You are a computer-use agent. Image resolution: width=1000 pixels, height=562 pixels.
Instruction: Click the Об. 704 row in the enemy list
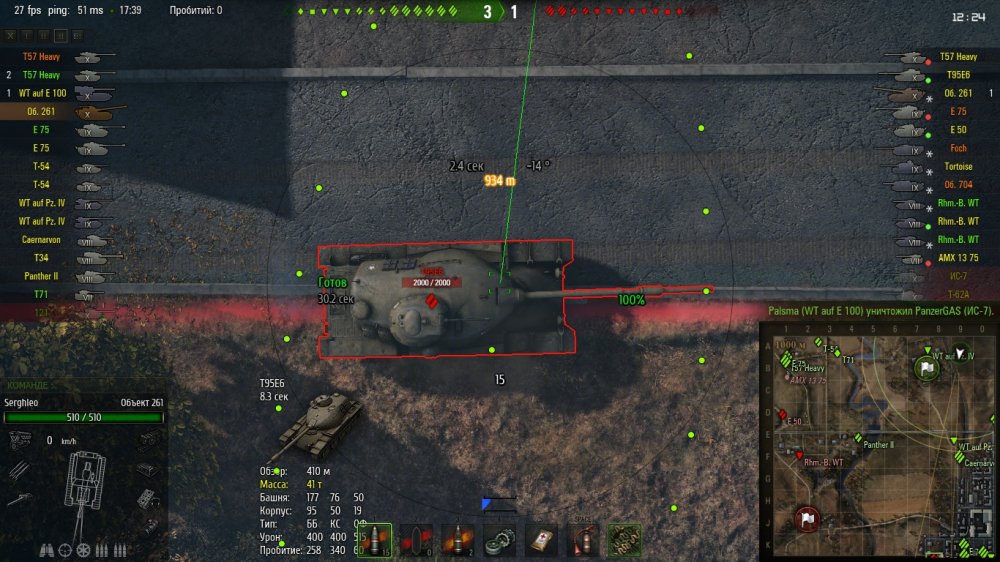(x=957, y=185)
